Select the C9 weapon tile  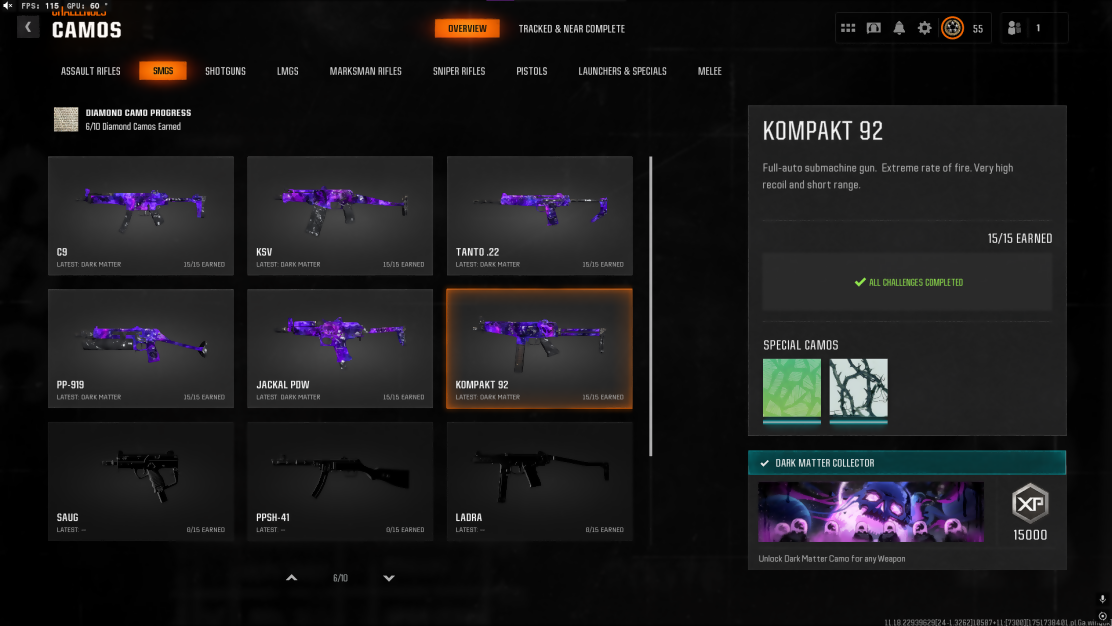click(141, 215)
